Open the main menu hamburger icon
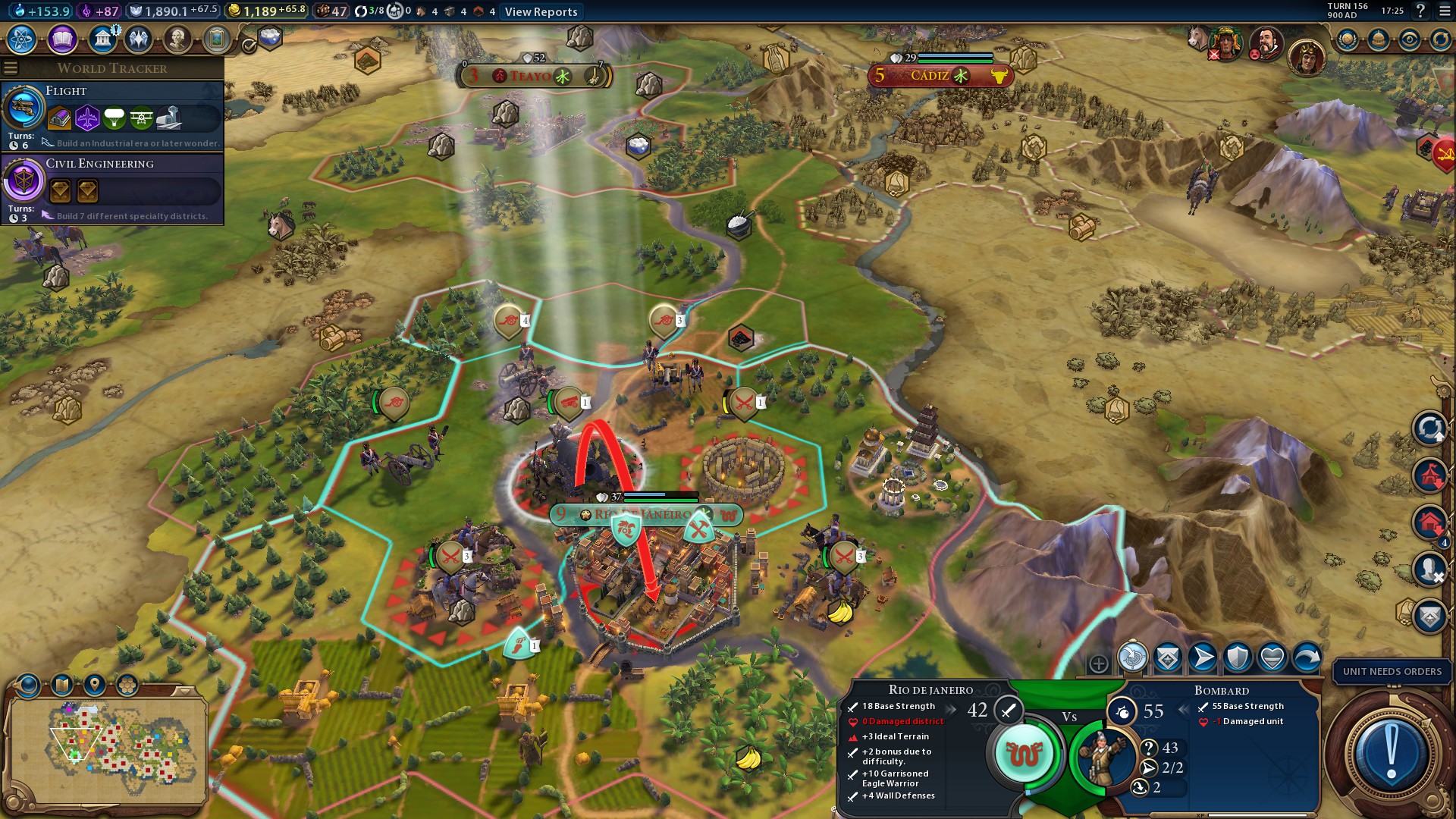This screenshot has height=819, width=1456. tap(11, 68)
